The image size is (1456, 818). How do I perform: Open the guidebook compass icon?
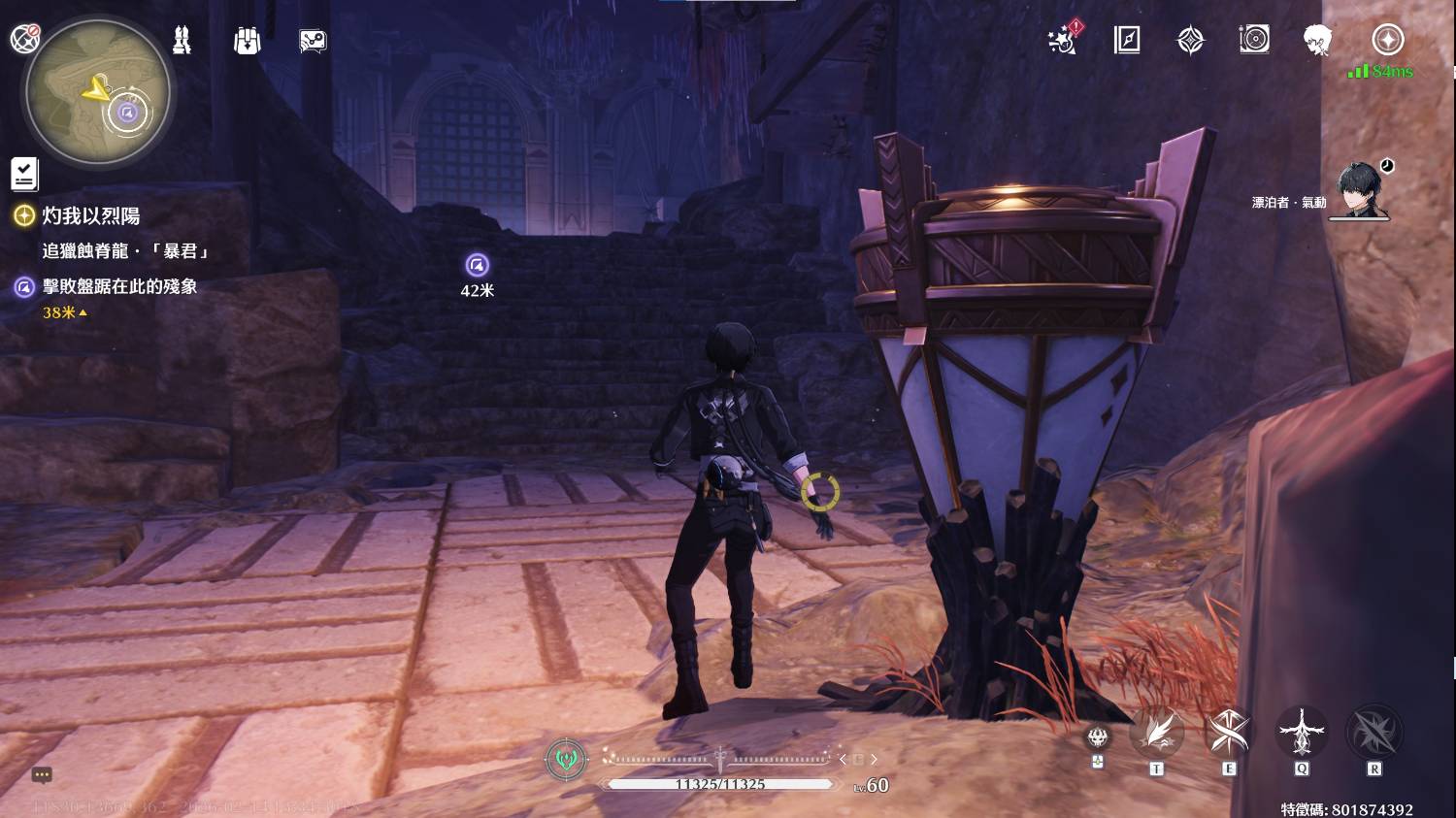point(1127,40)
